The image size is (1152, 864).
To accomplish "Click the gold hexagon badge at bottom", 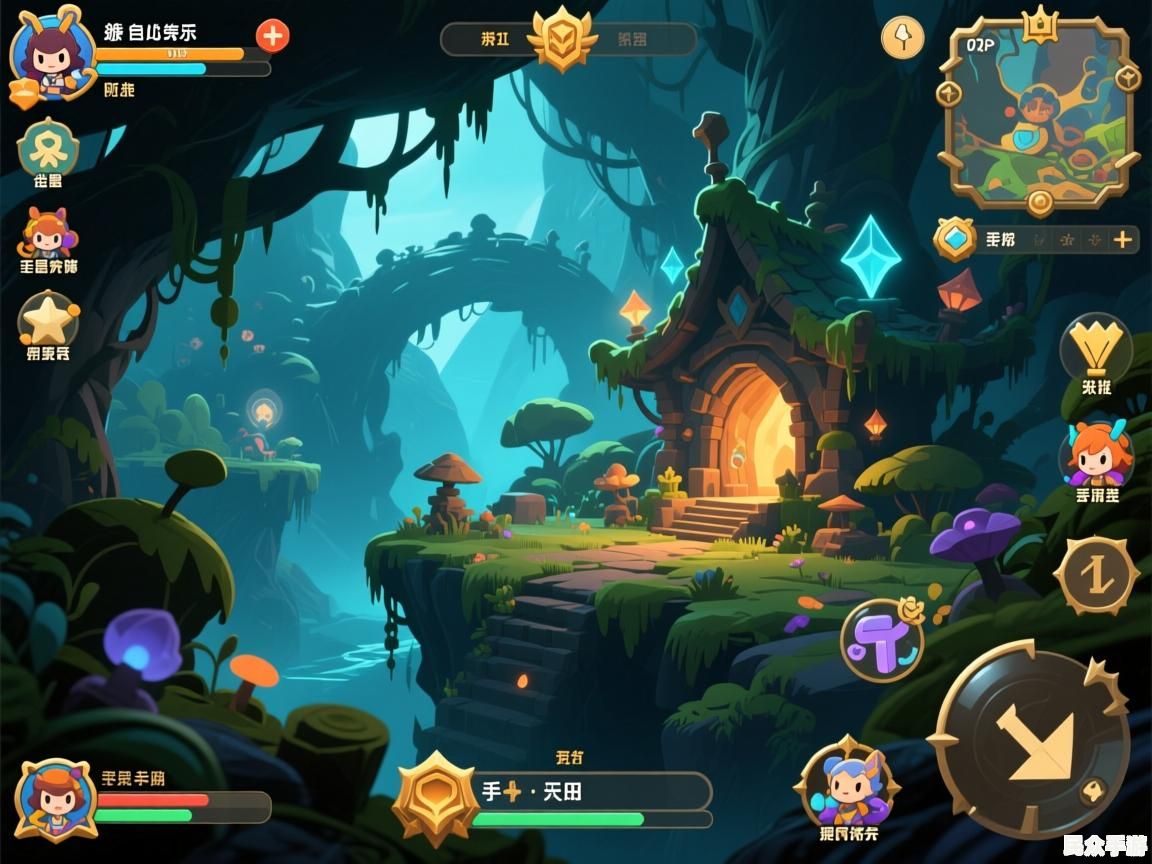I will pos(434,796).
